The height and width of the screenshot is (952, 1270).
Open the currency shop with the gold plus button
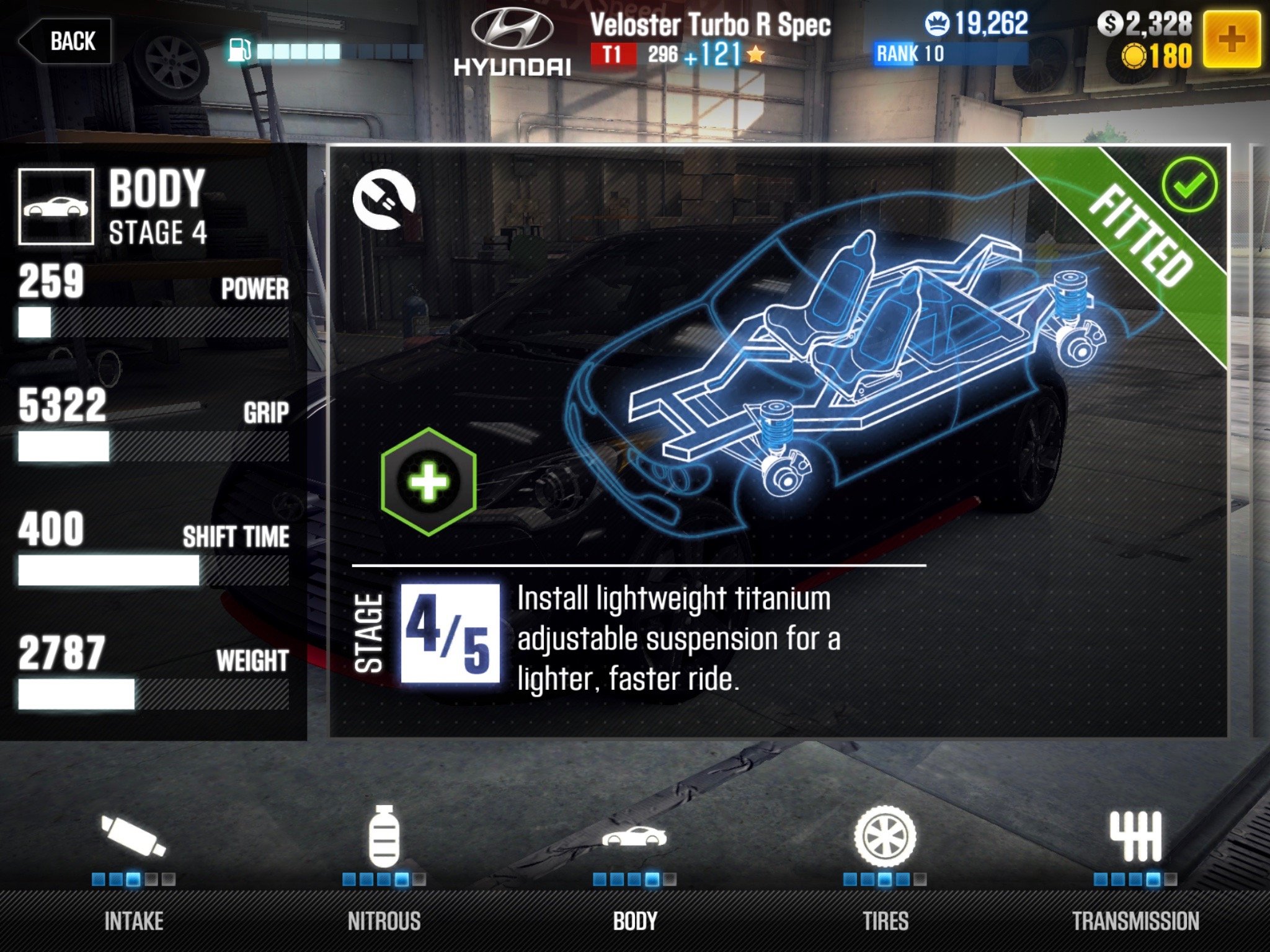click(x=1232, y=40)
